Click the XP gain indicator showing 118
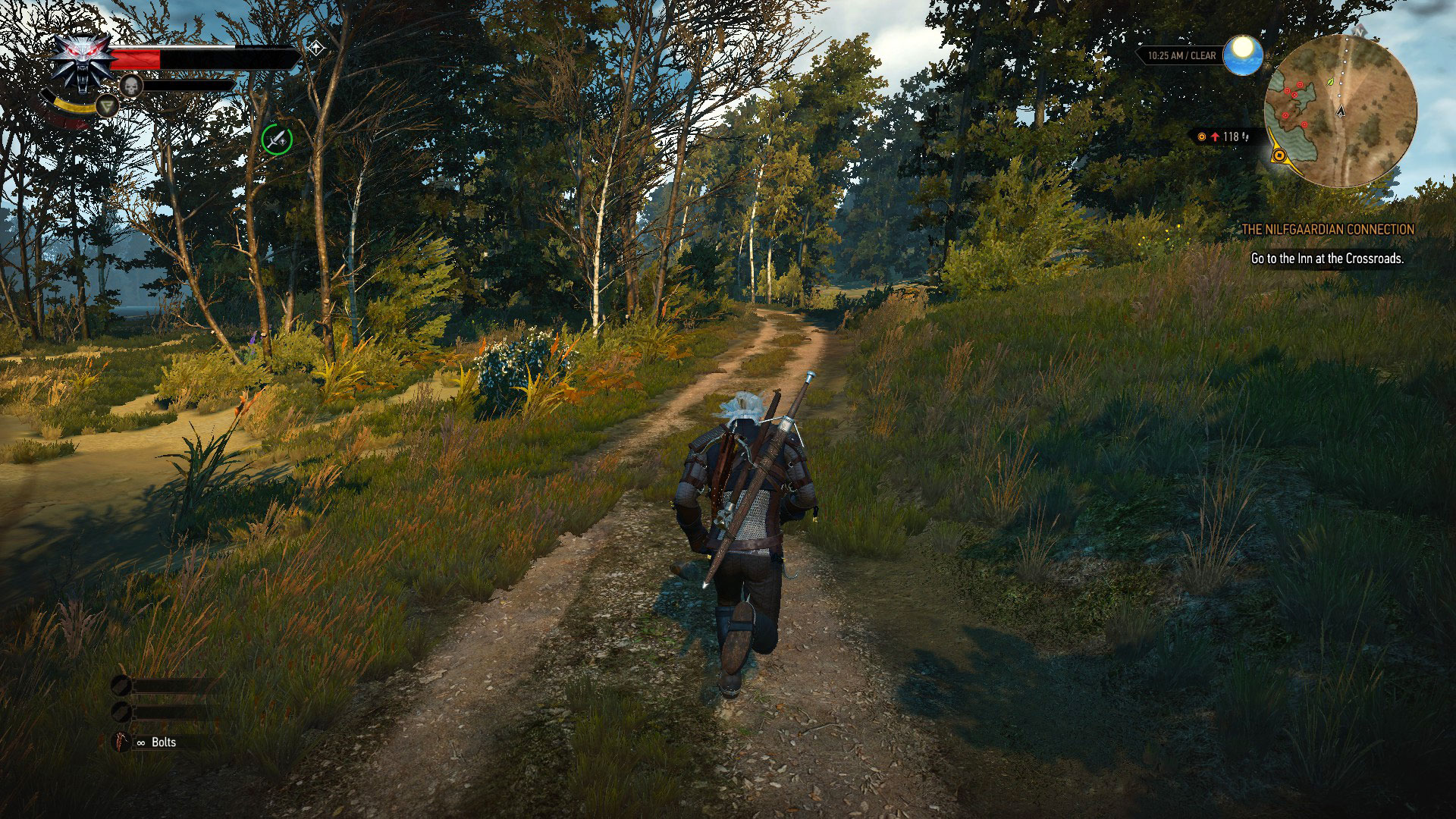This screenshot has height=819, width=1456. 1230,136
